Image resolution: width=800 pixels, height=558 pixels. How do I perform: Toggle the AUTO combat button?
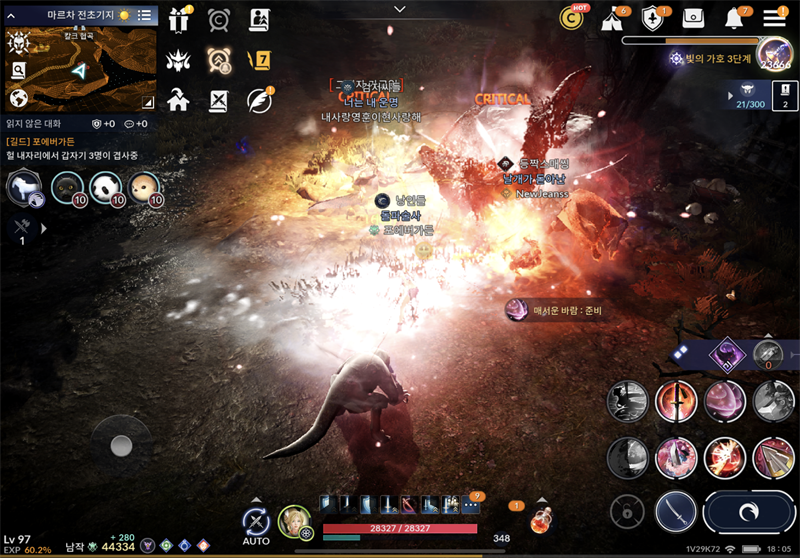click(x=256, y=522)
